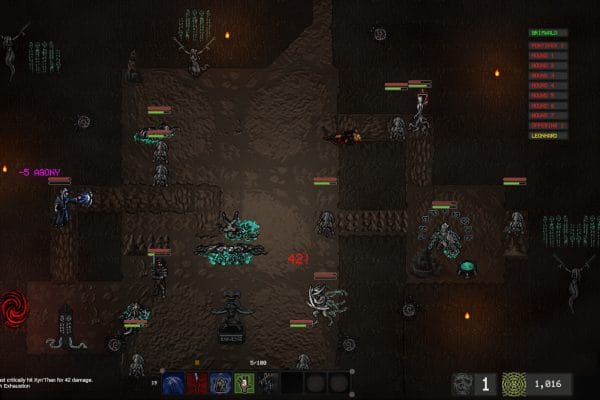Activate the blue skeletal hand ability

(x=173, y=382)
